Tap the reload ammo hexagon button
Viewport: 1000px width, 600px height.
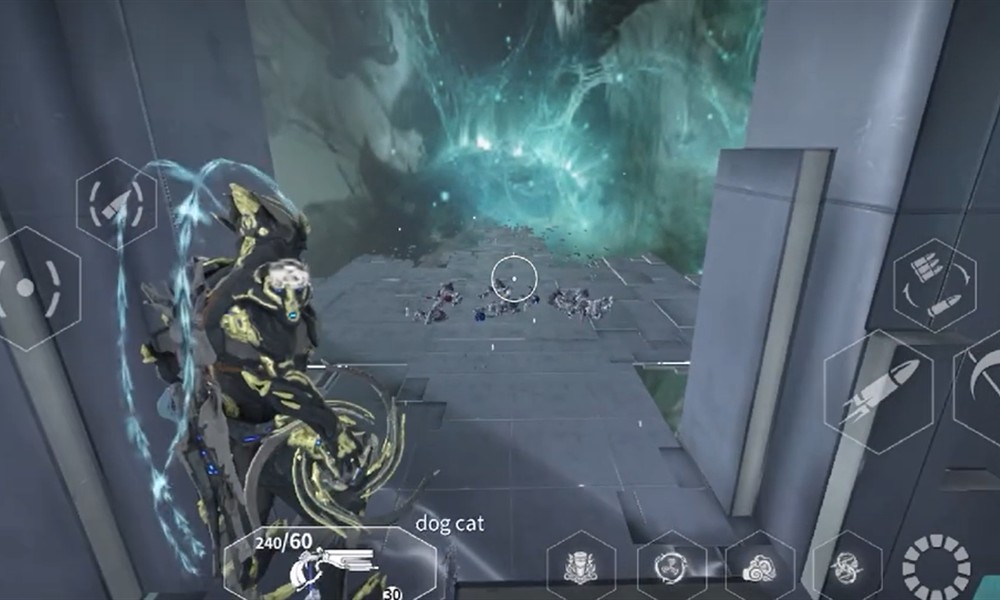[x=933, y=286]
